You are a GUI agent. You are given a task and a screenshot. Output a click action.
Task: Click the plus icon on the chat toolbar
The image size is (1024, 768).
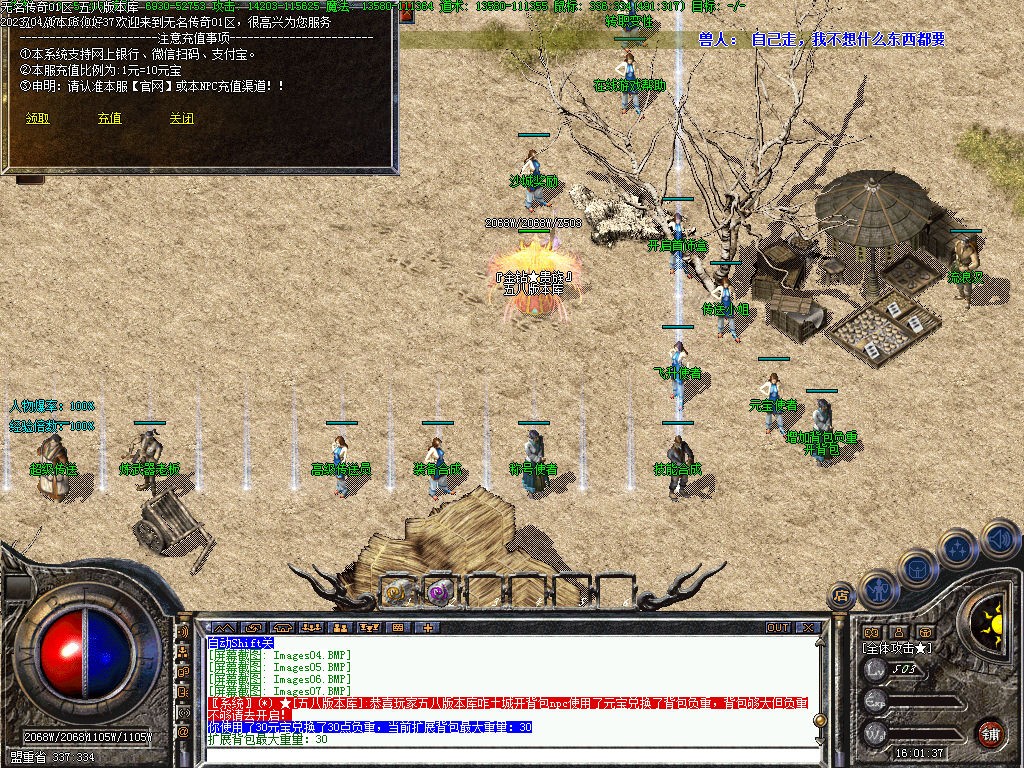pyautogui.click(x=428, y=628)
